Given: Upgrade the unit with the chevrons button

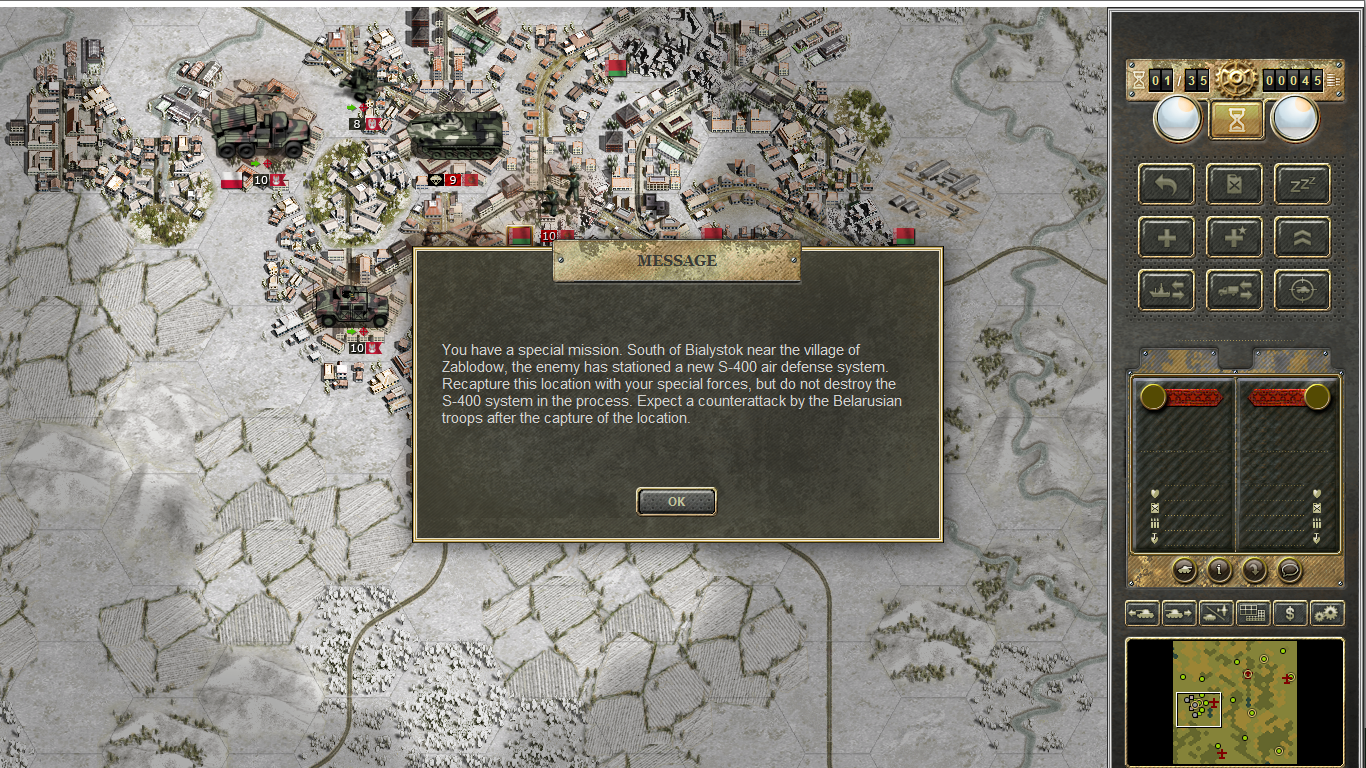Looking at the screenshot, I should (1302, 238).
